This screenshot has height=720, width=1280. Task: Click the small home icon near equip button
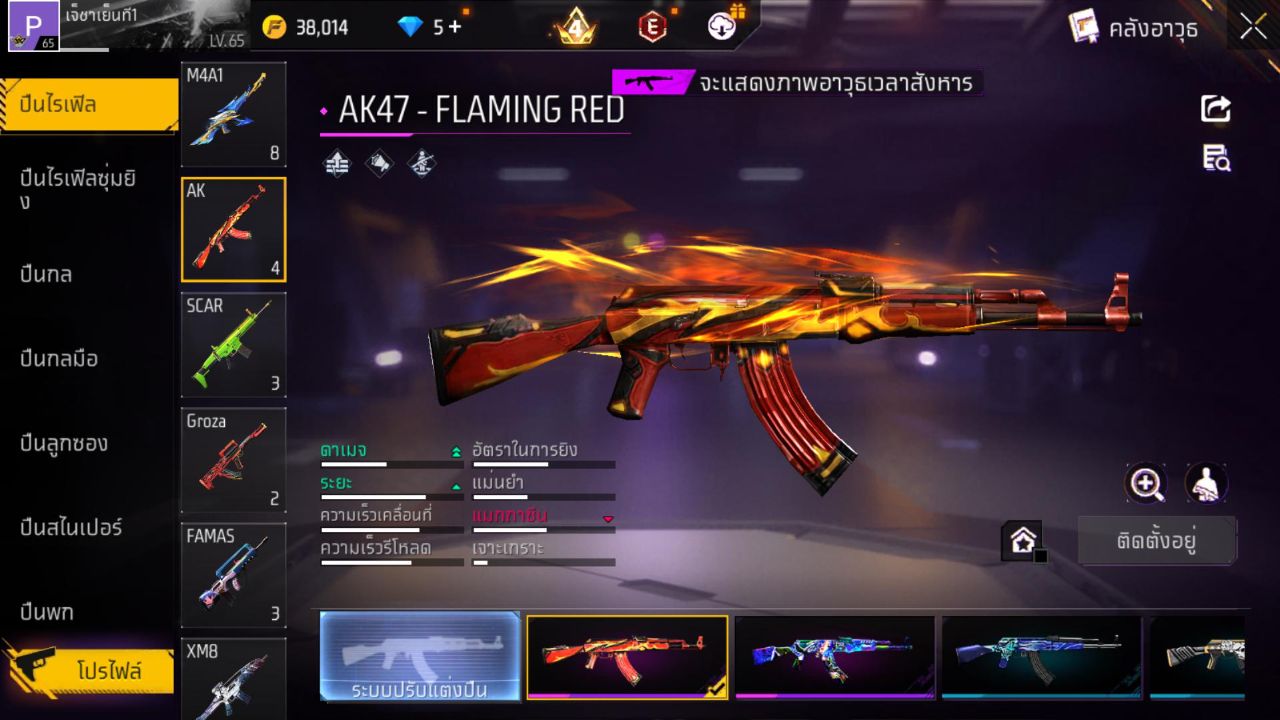coord(1024,539)
